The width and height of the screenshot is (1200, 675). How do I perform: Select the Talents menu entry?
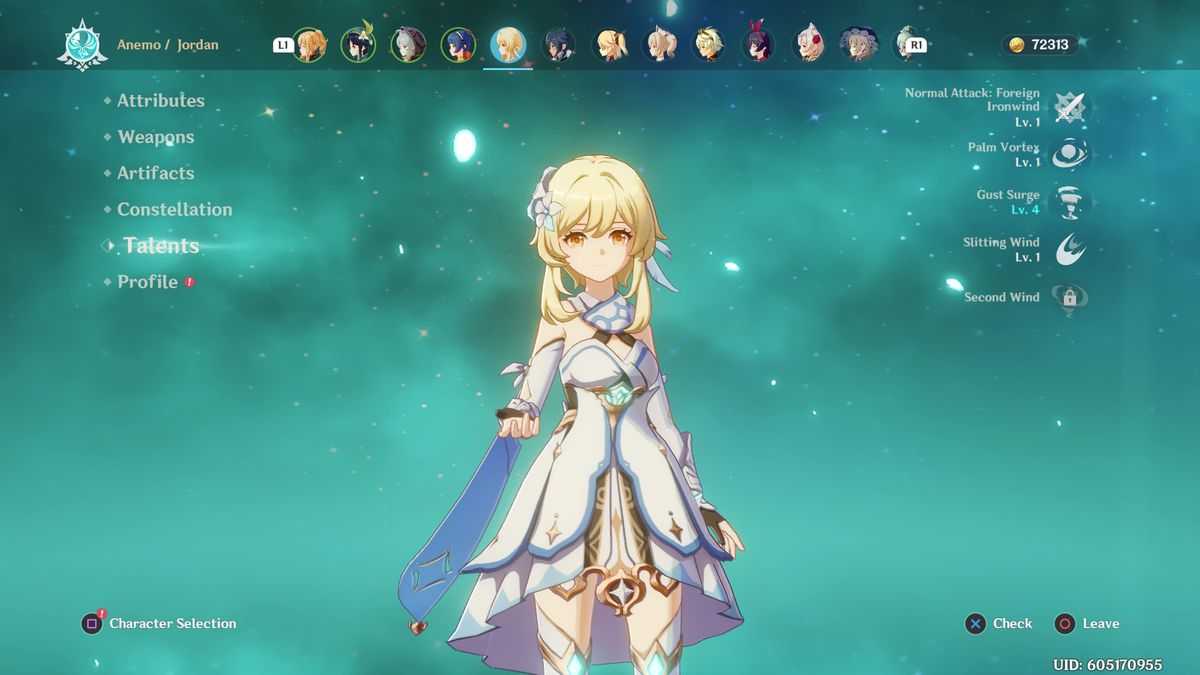161,246
